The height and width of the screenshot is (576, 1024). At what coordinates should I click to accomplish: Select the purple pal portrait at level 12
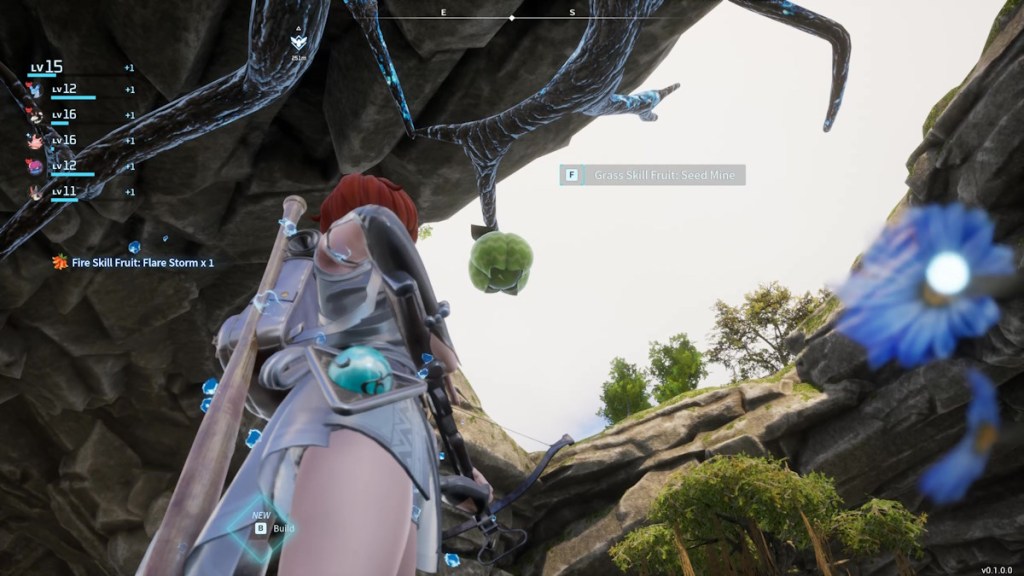[x=36, y=166]
